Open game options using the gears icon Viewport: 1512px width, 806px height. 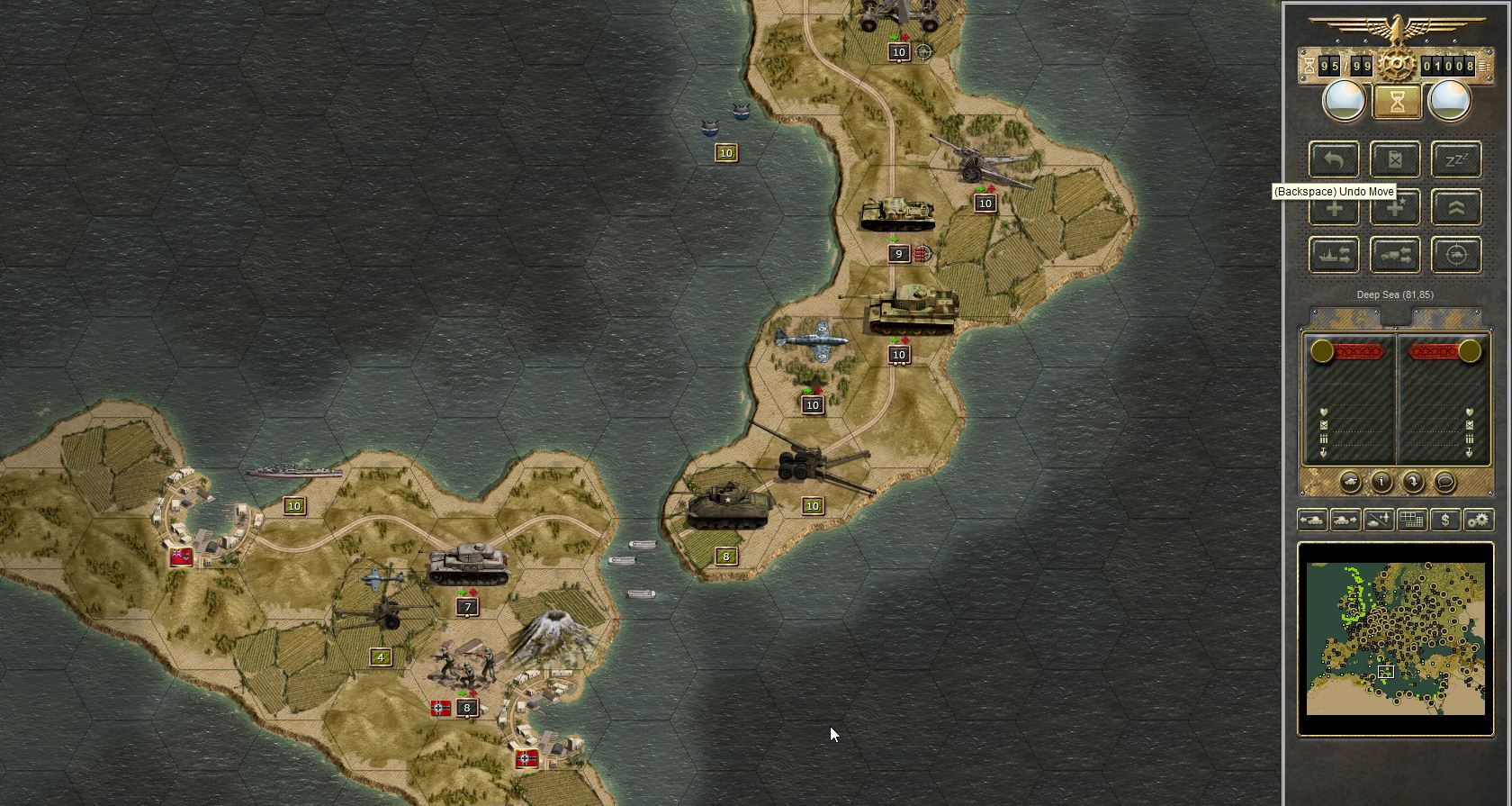click(1477, 520)
